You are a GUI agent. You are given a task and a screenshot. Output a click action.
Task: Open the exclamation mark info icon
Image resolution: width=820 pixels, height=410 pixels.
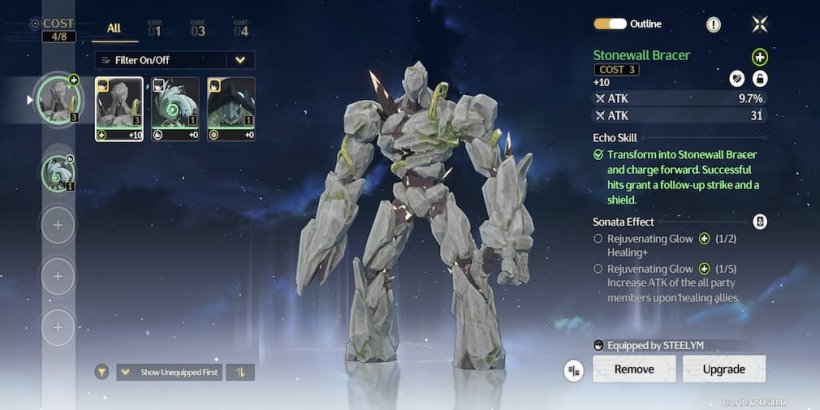click(x=713, y=24)
